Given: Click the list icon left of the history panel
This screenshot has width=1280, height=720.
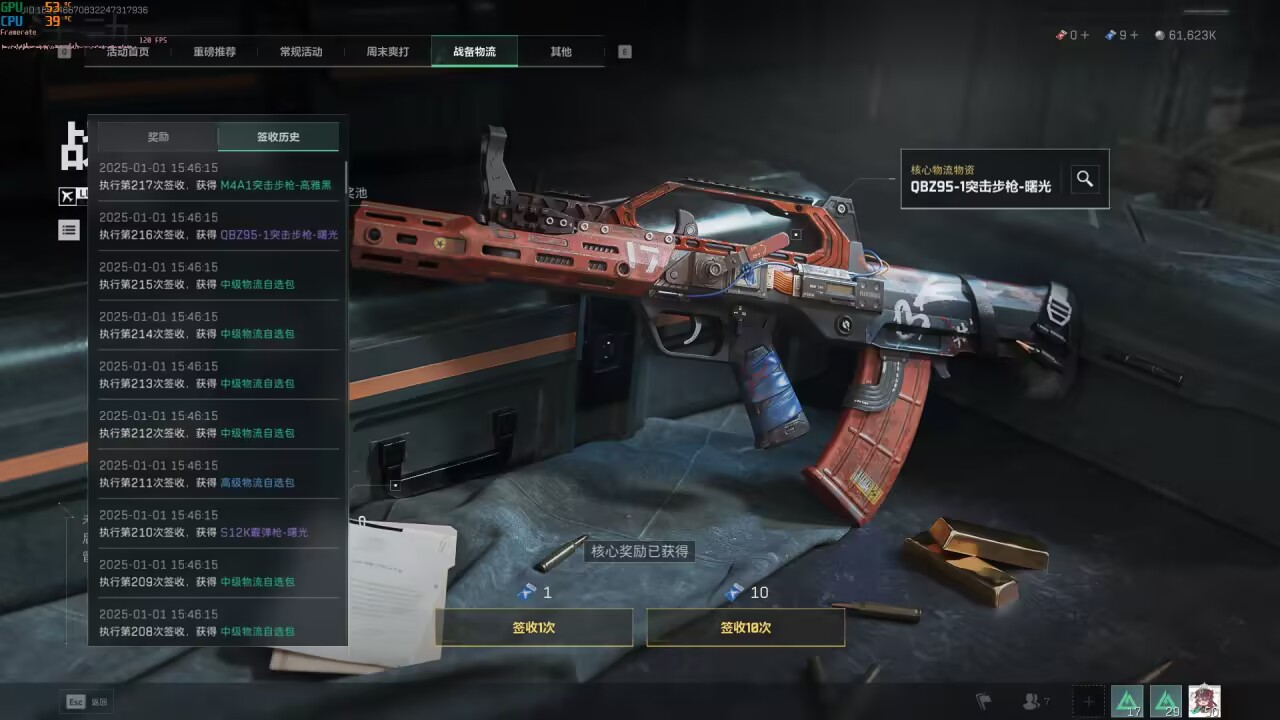Looking at the screenshot, I should (68, 230).
